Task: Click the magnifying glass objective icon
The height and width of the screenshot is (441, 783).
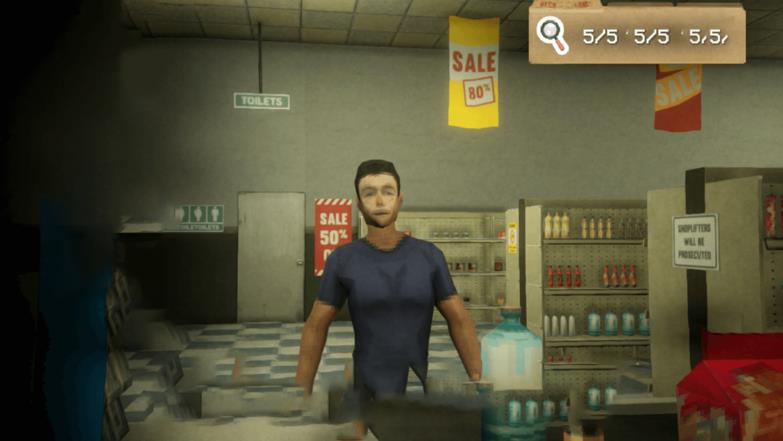Action: [x=552, y=35]
